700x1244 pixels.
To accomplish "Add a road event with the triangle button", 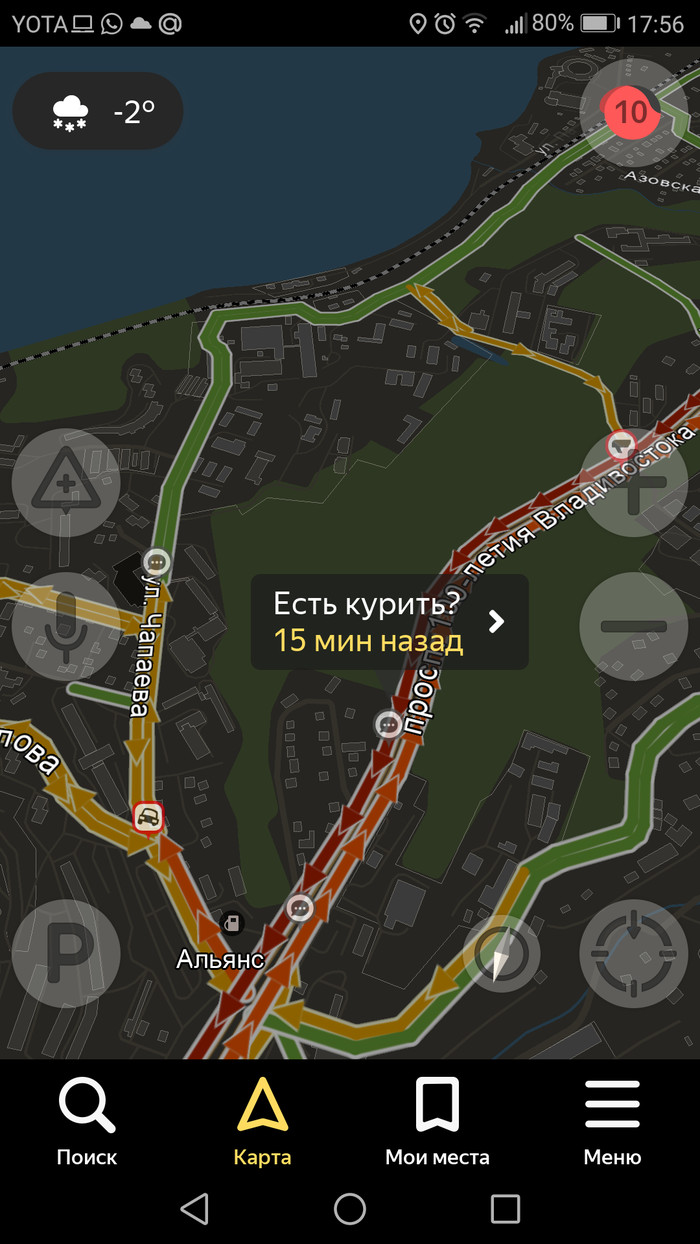I will tap(66, 483).
